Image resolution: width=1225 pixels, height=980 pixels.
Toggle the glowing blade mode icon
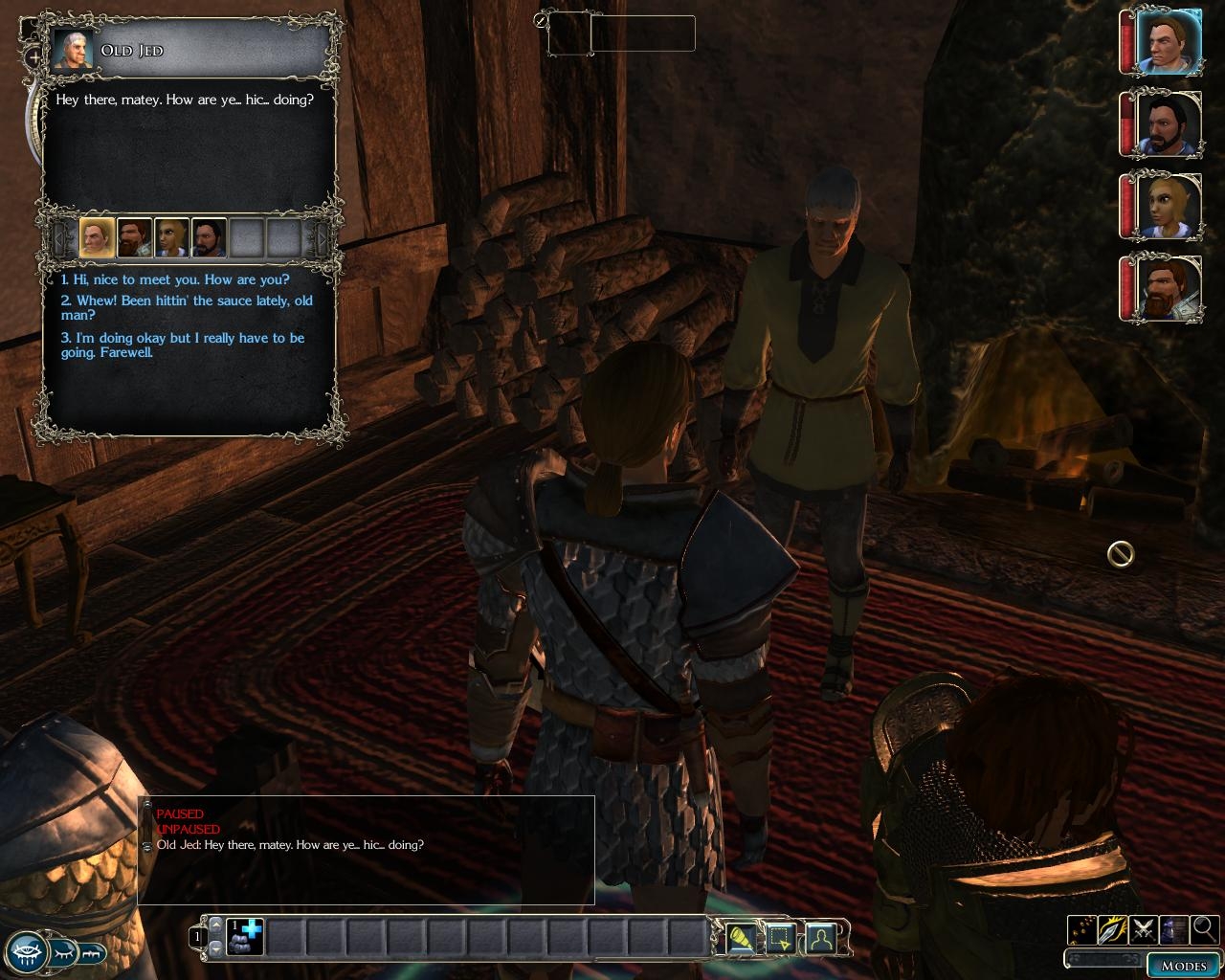[x=1112, y=928]
